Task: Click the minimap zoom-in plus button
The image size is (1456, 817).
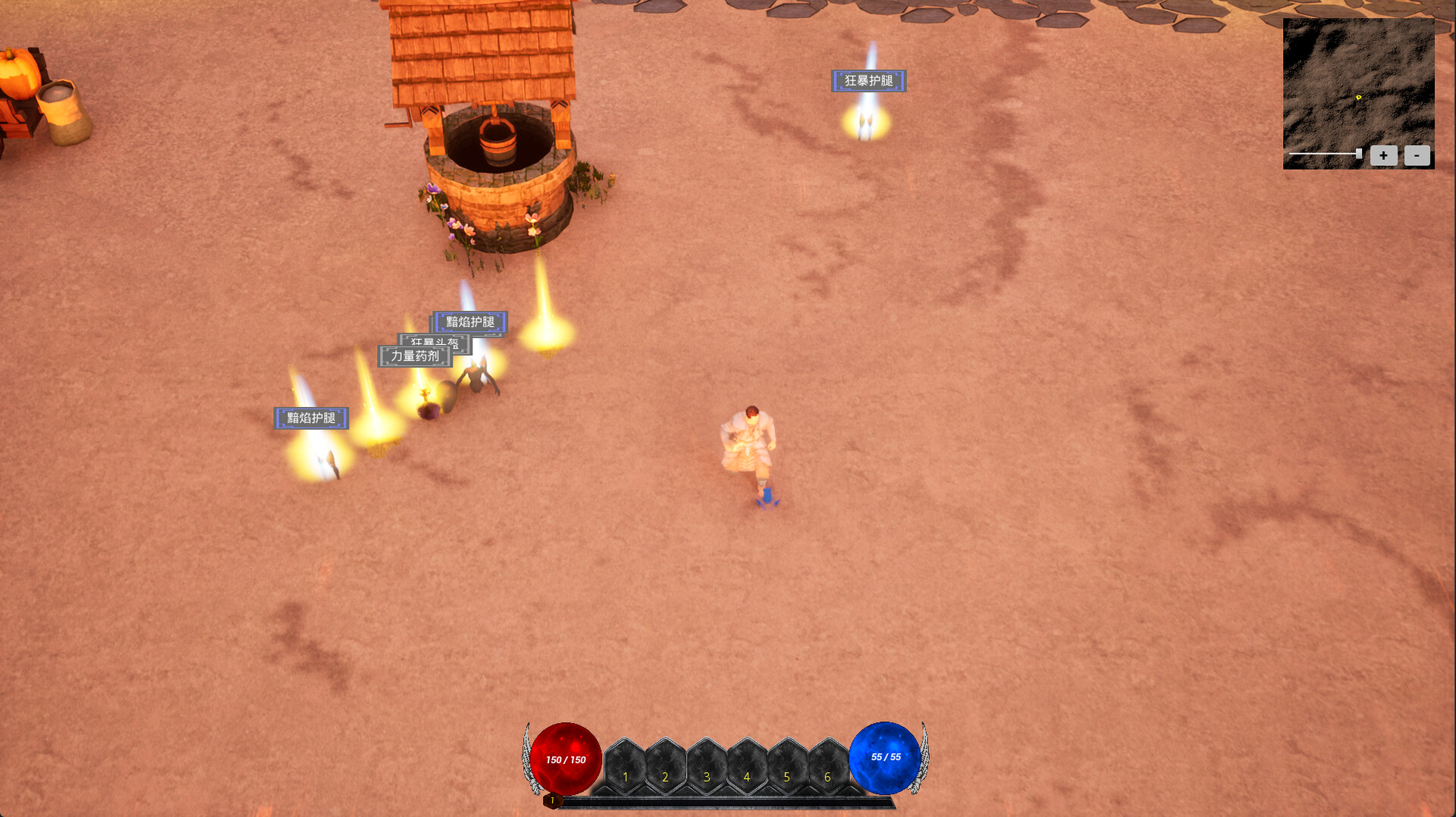Action: [1383, 155]
